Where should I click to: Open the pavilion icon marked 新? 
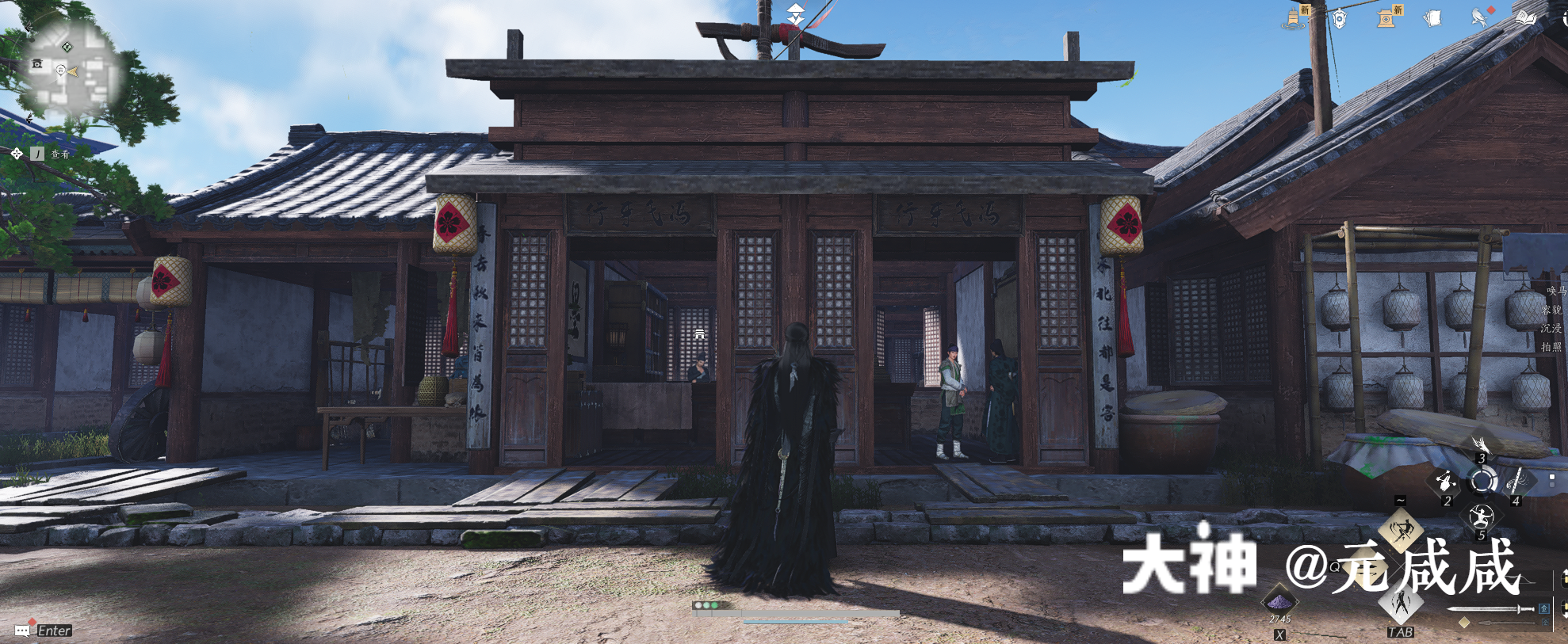pyautogui.click(x=1387, y=17)
